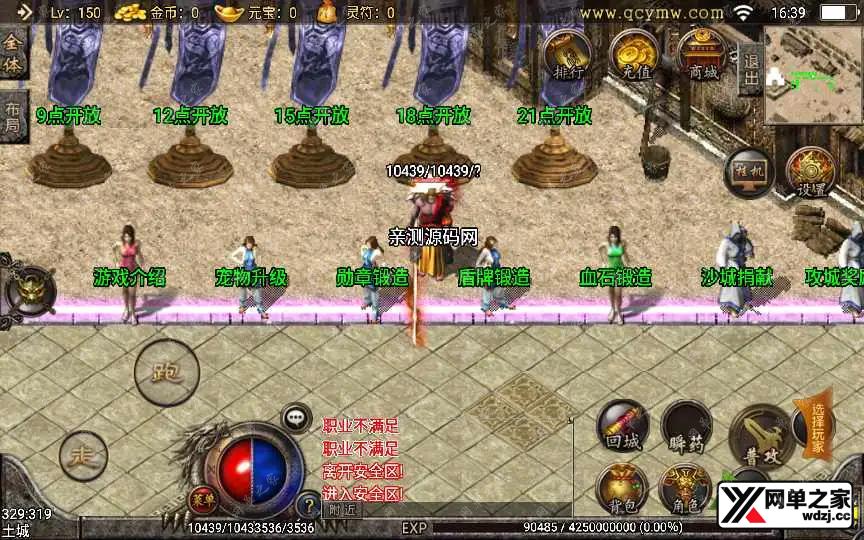
Task: Tap the 跑 run button
Action: (167, 373)
